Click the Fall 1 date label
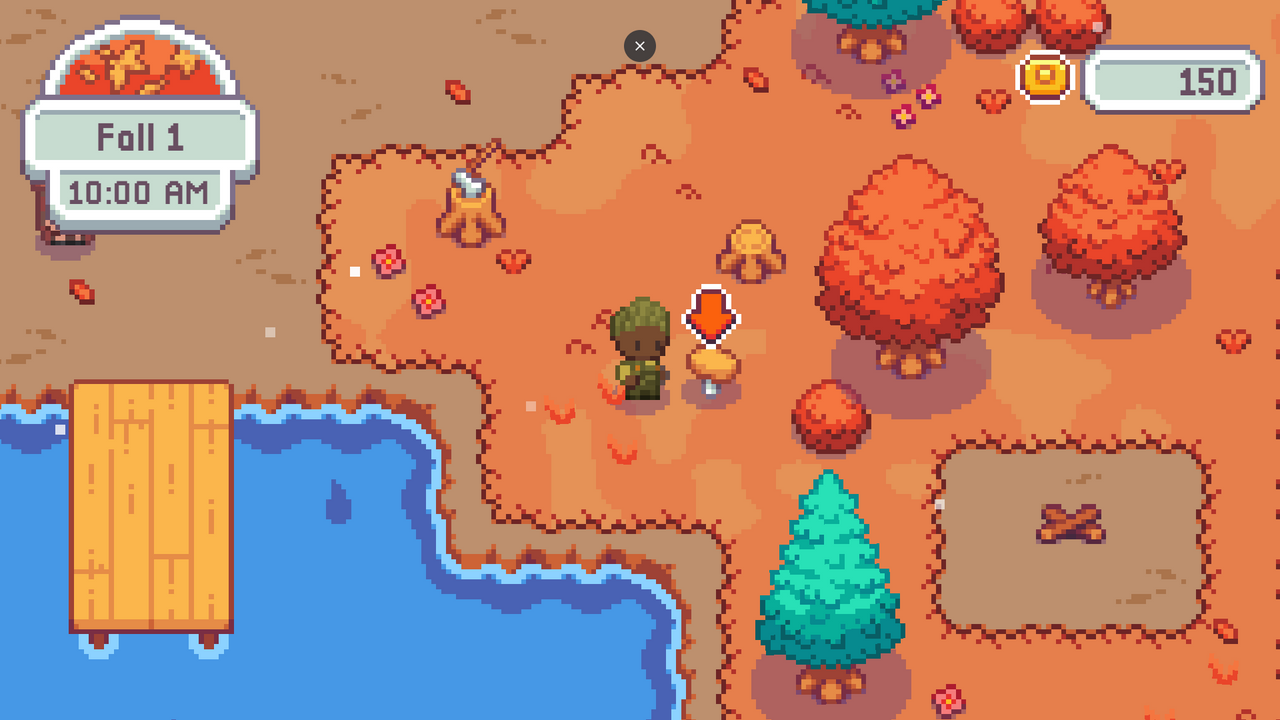 pos(140,137)
